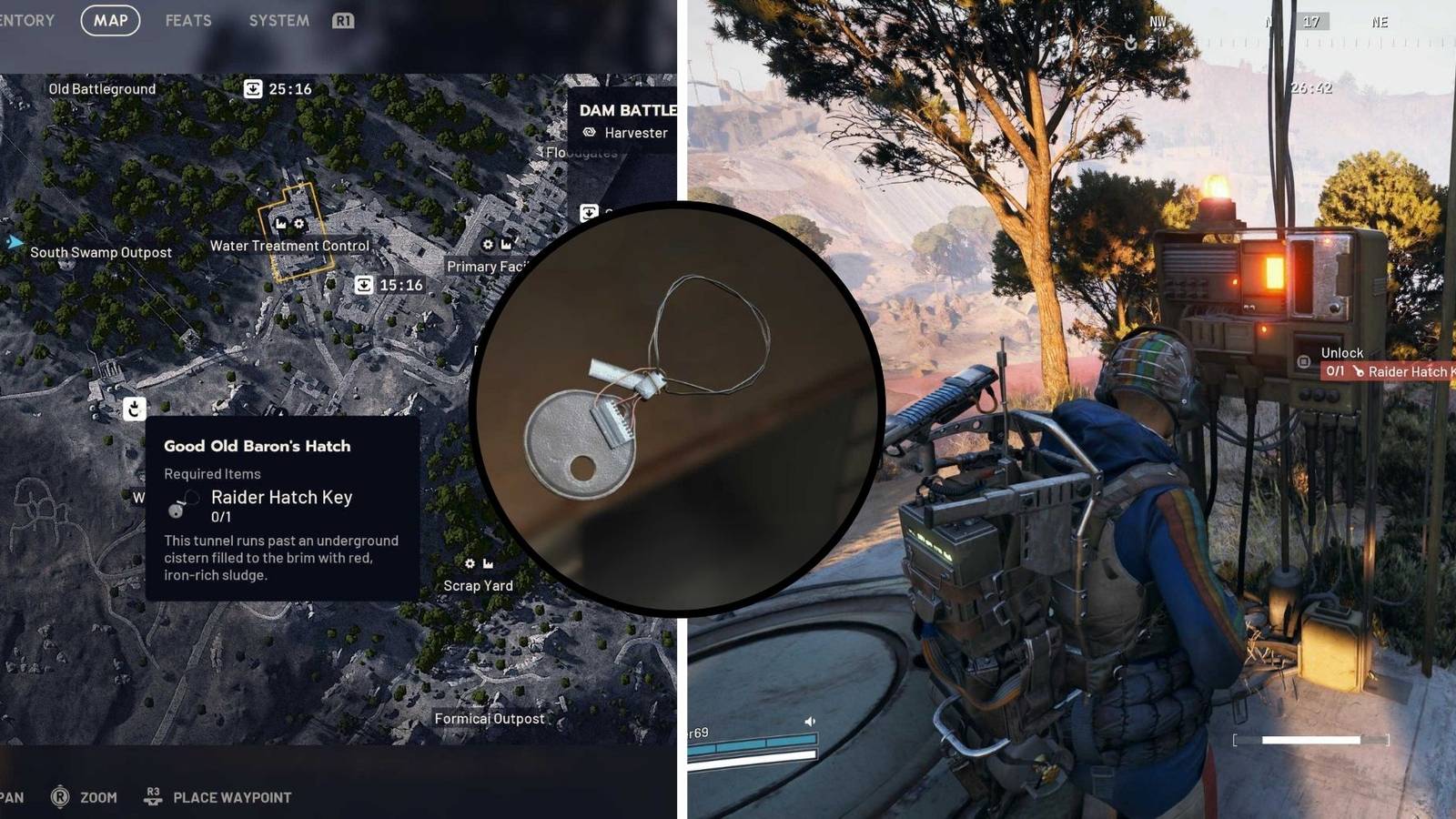Image resolution: width=1456 pixels, height=819 pixels.
Task: Click the Raider Hatch Key icon in the Unlock prompt
Action: pyautogui.click(x=1358, y=371)
